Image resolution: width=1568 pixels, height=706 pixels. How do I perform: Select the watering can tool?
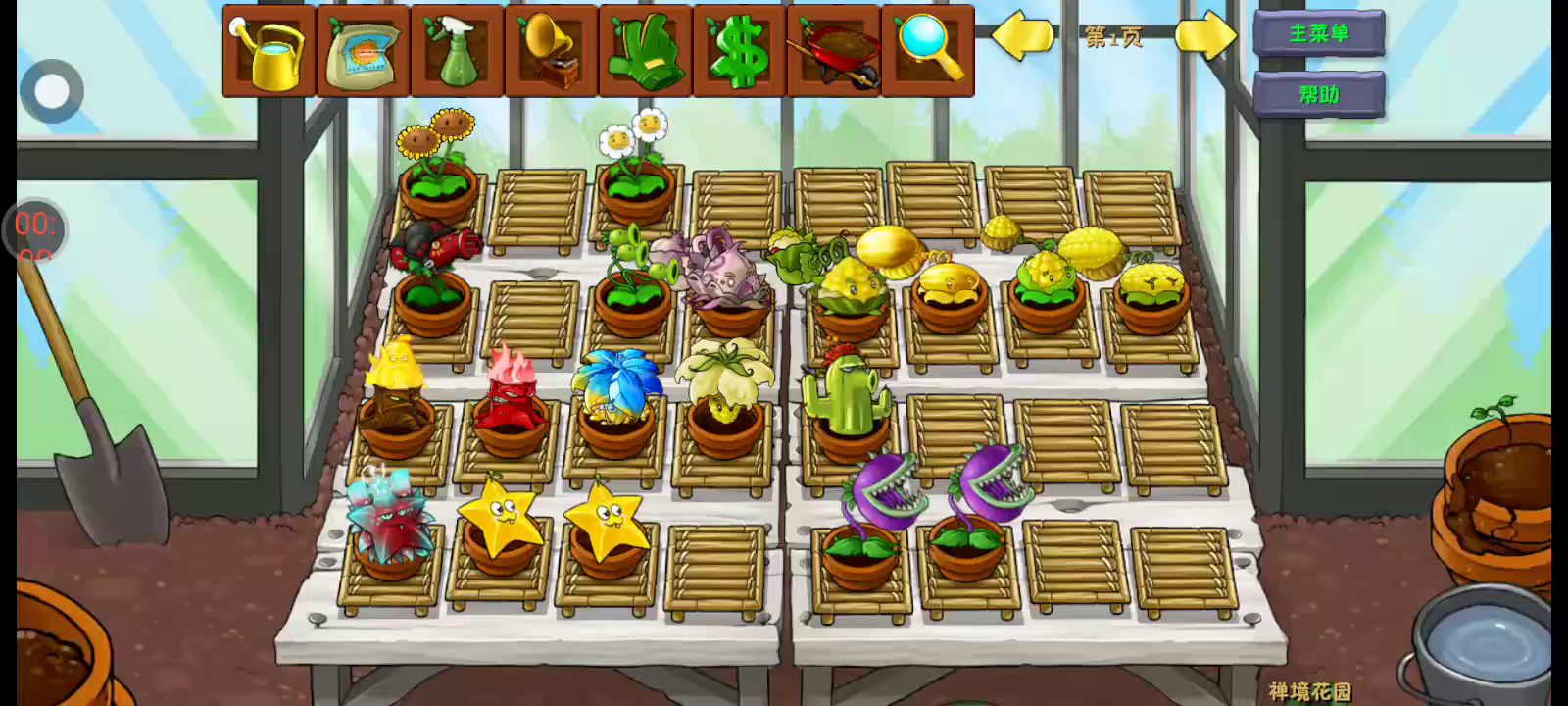269,51
